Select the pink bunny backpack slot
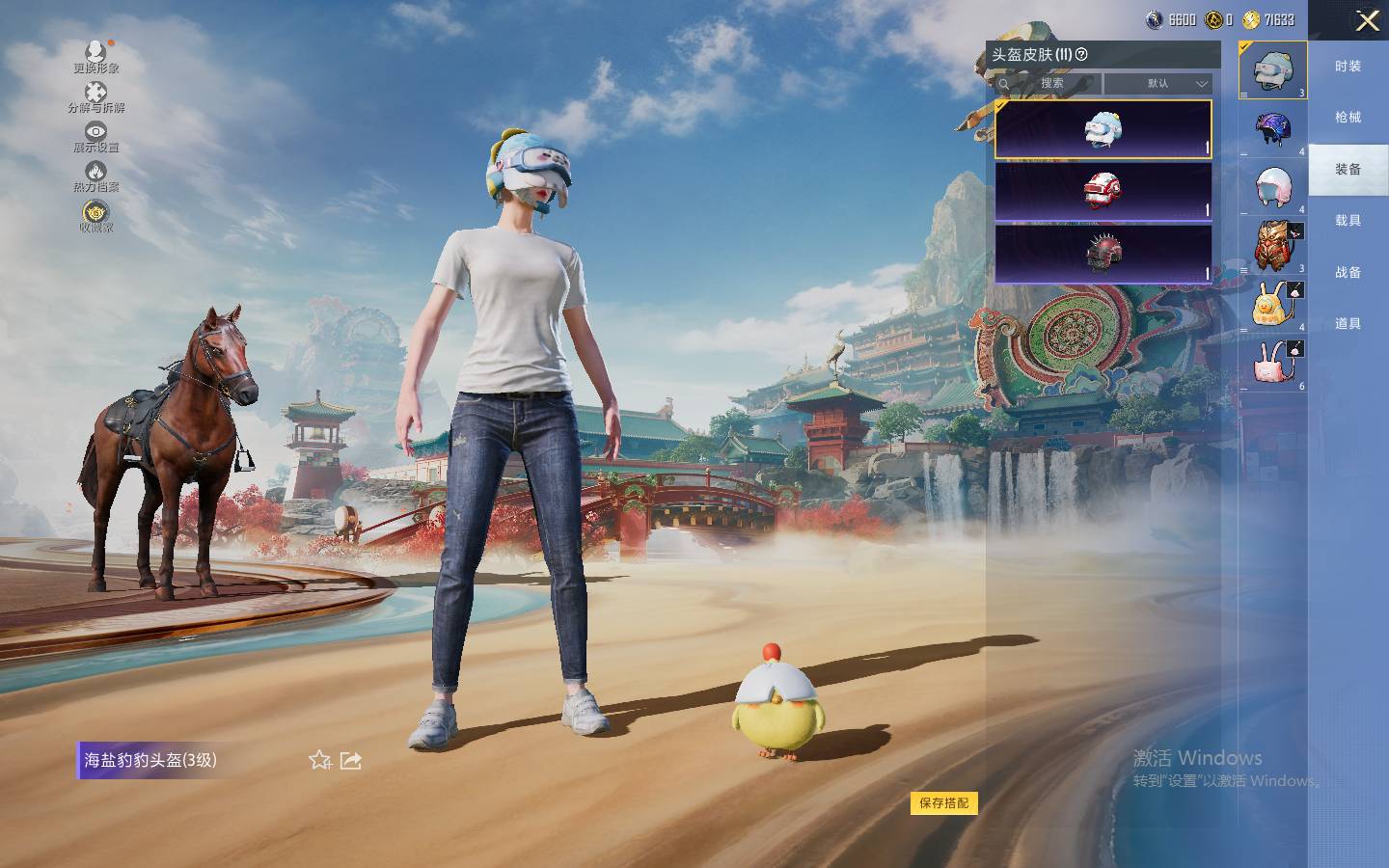The image size is (1389, 868). click(x=1273, y=363)
